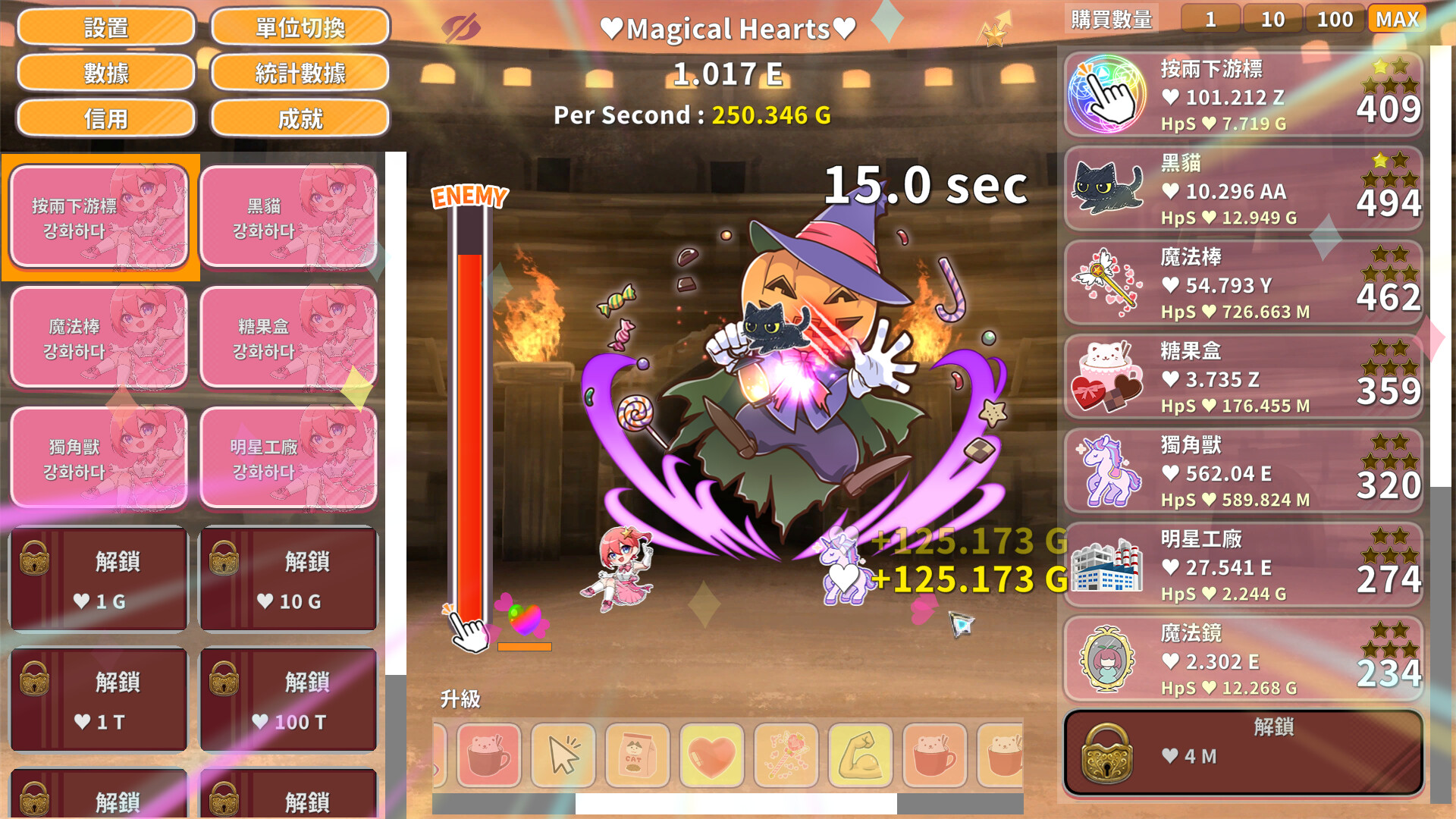Upgrade 按兩下游標 via 강화하다 panel
Image resolution: width=1456 pixels, height=819 pixels.
pyautogui.click(x=101, y=216)
